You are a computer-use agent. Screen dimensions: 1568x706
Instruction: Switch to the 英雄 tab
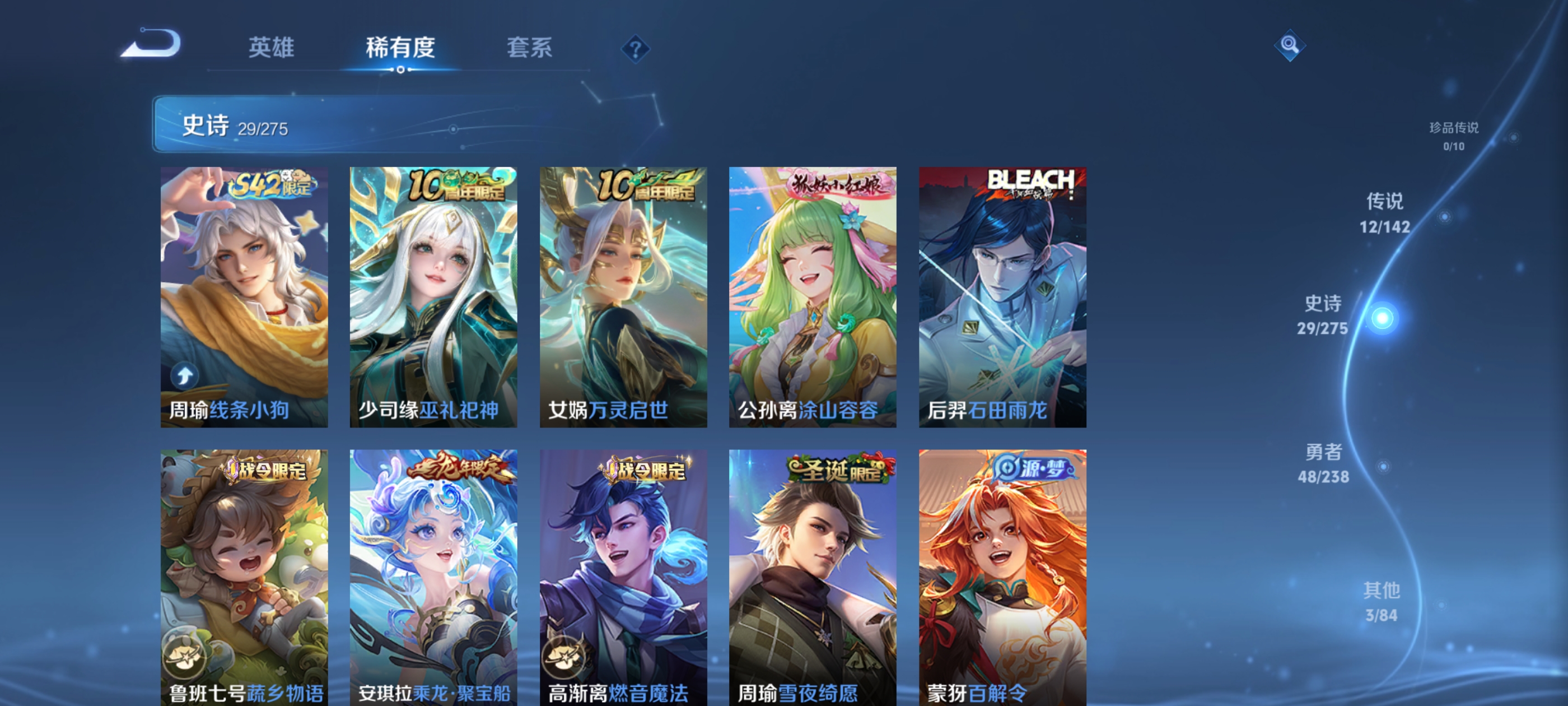click(272, 49)
